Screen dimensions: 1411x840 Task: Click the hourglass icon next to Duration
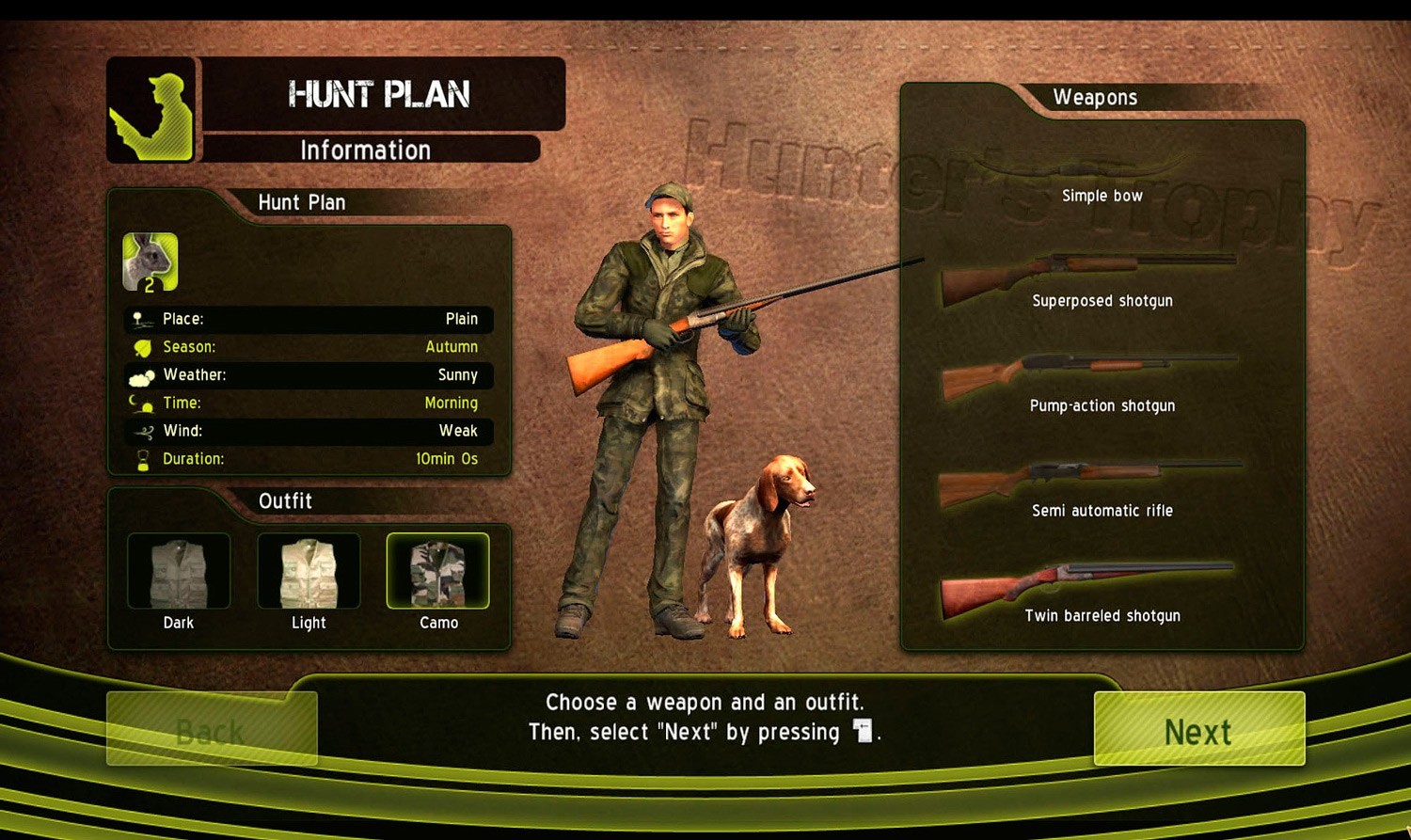pos(142,459)
